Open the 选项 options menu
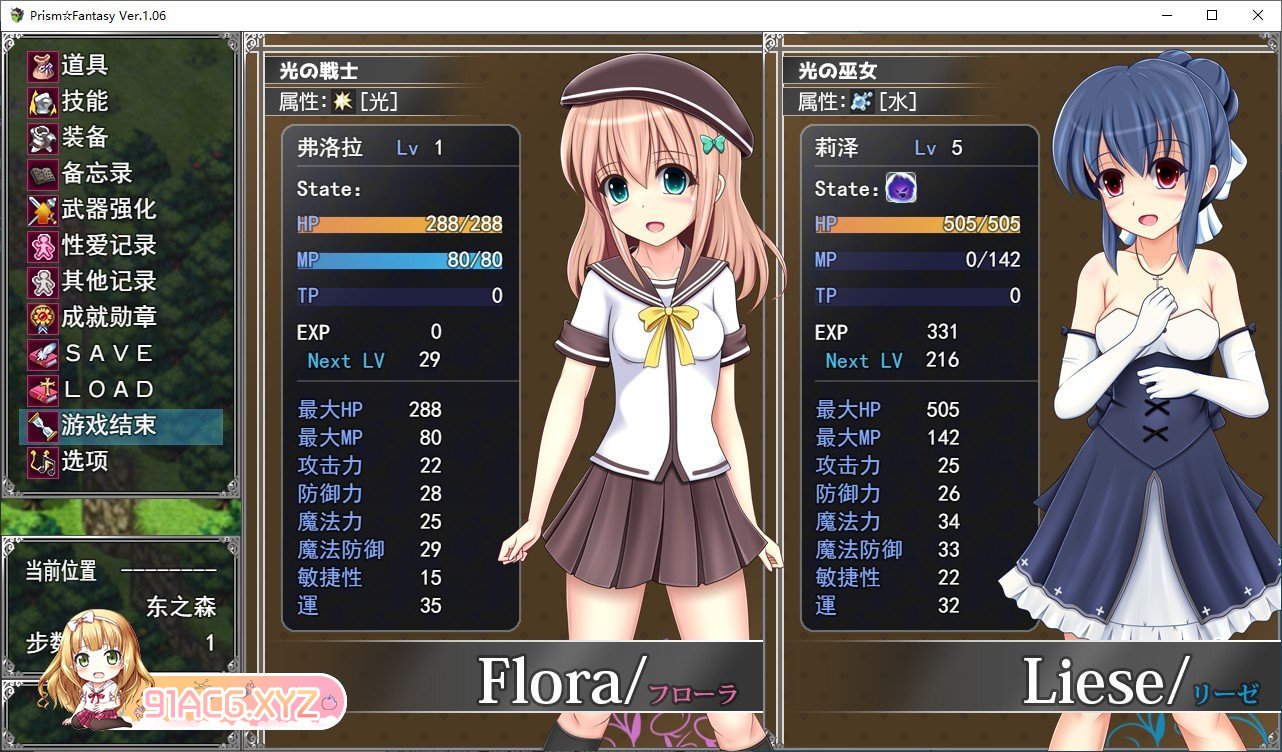This screenshot has width=1282, height=752. click(85, 462)
